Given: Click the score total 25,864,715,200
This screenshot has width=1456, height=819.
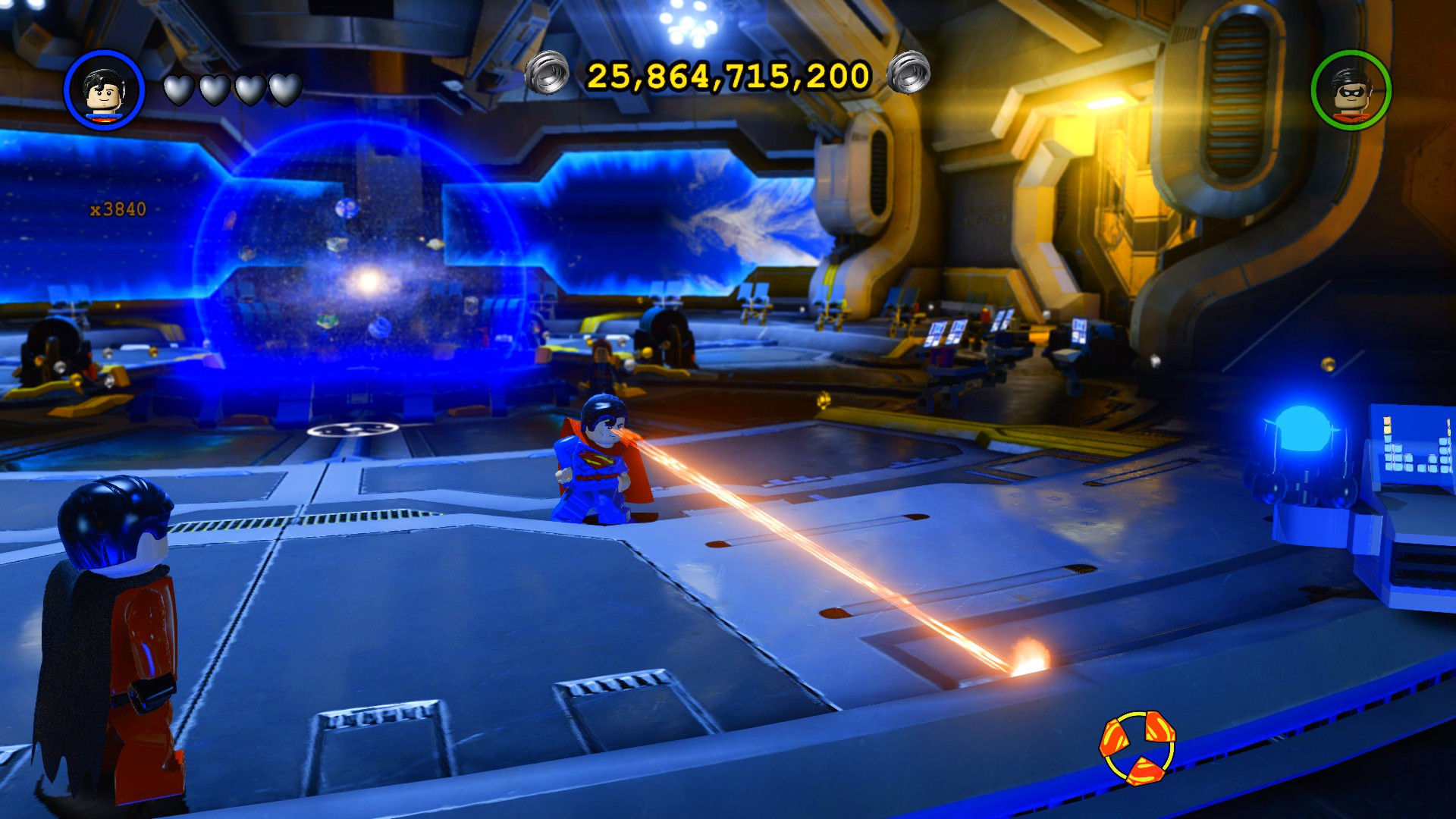Looking at the screenshot, I should tap(726, 75).
